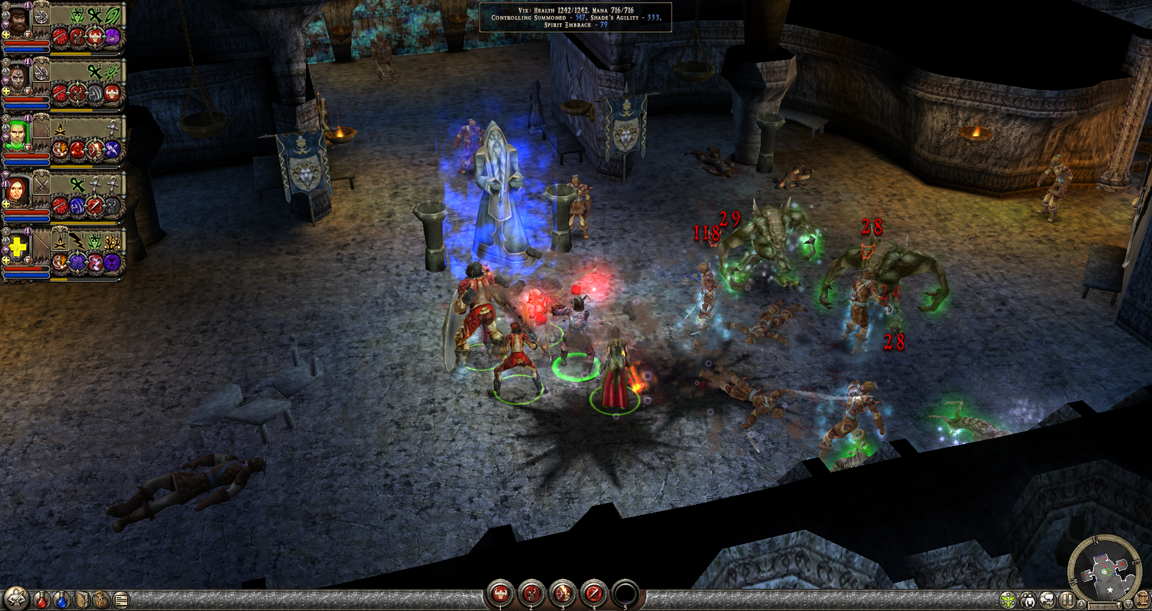
Task: Click the round button at far-left of bottom bar
Action: (16, 598)
